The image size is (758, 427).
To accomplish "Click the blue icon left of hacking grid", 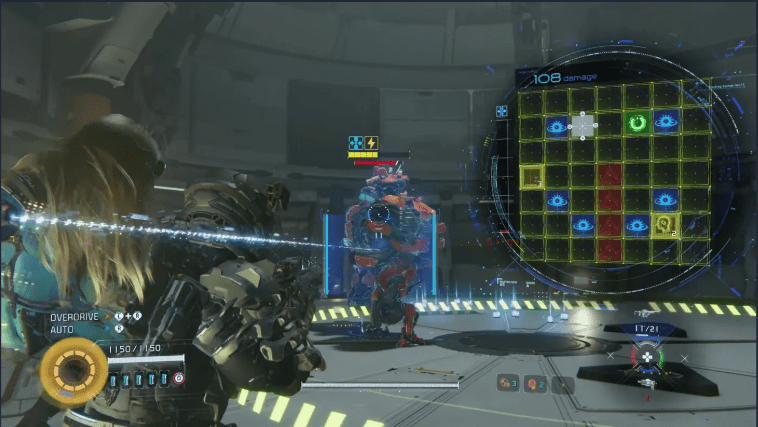I will point(502,111).
